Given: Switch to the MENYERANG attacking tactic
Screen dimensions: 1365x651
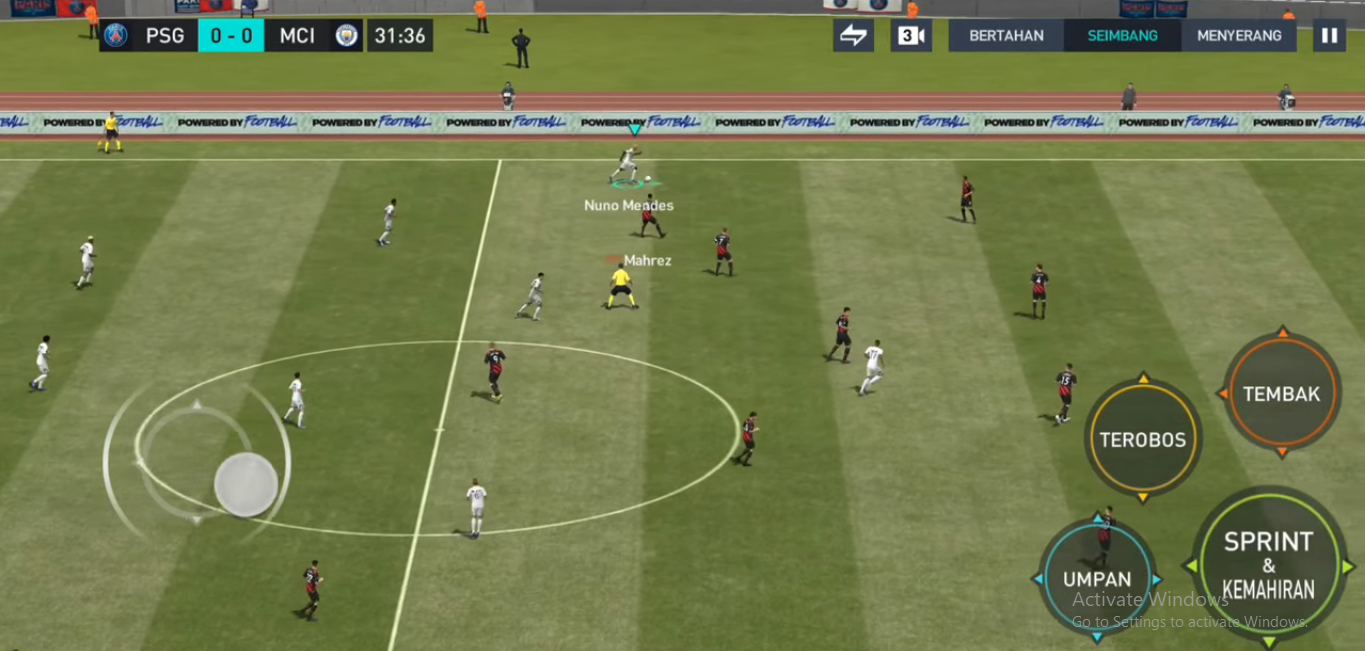Looking at the screenshot, I should click(x=1239, y=36).
